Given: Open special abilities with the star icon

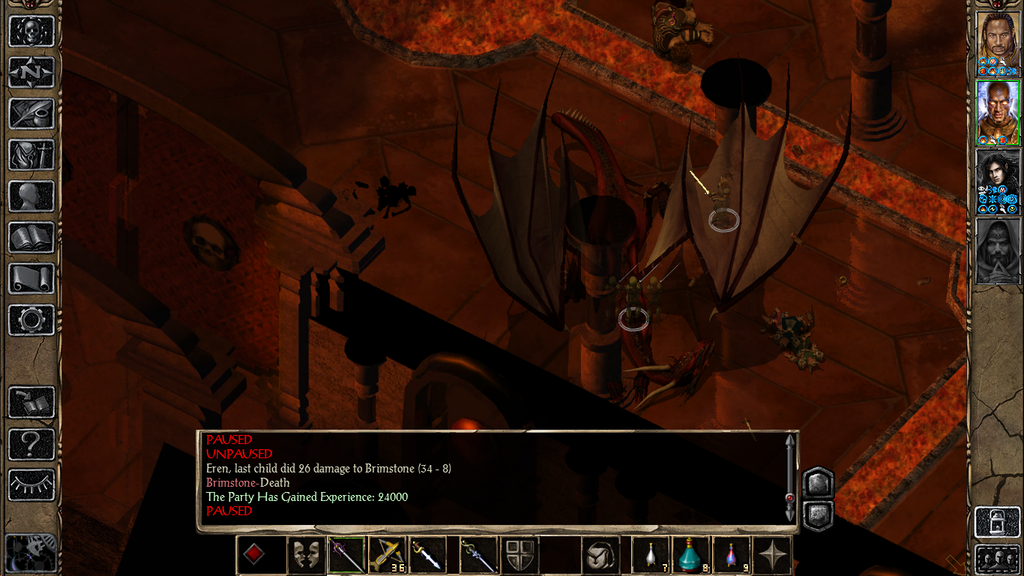Looking at the screenshot, I should click(773, 555).
